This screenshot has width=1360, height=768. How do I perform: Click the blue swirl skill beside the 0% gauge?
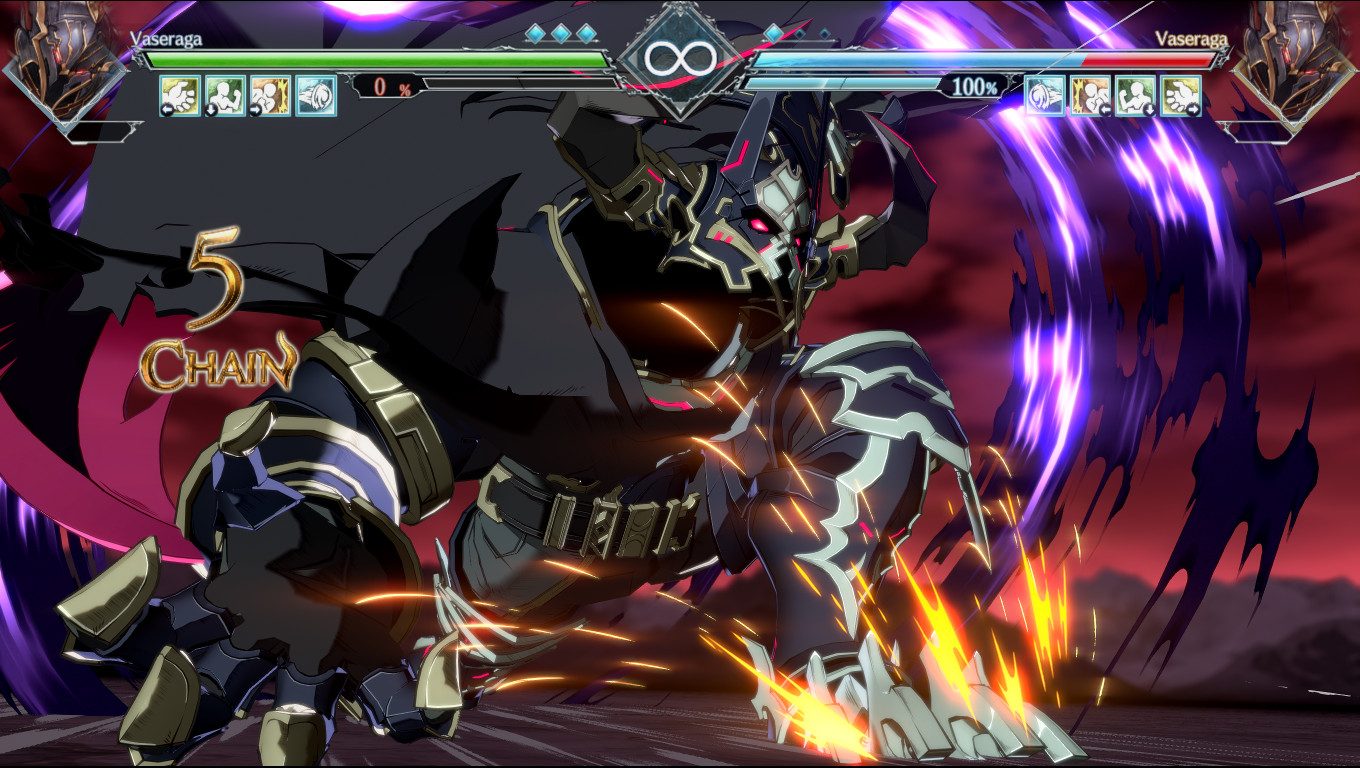[x=316, y=96]
